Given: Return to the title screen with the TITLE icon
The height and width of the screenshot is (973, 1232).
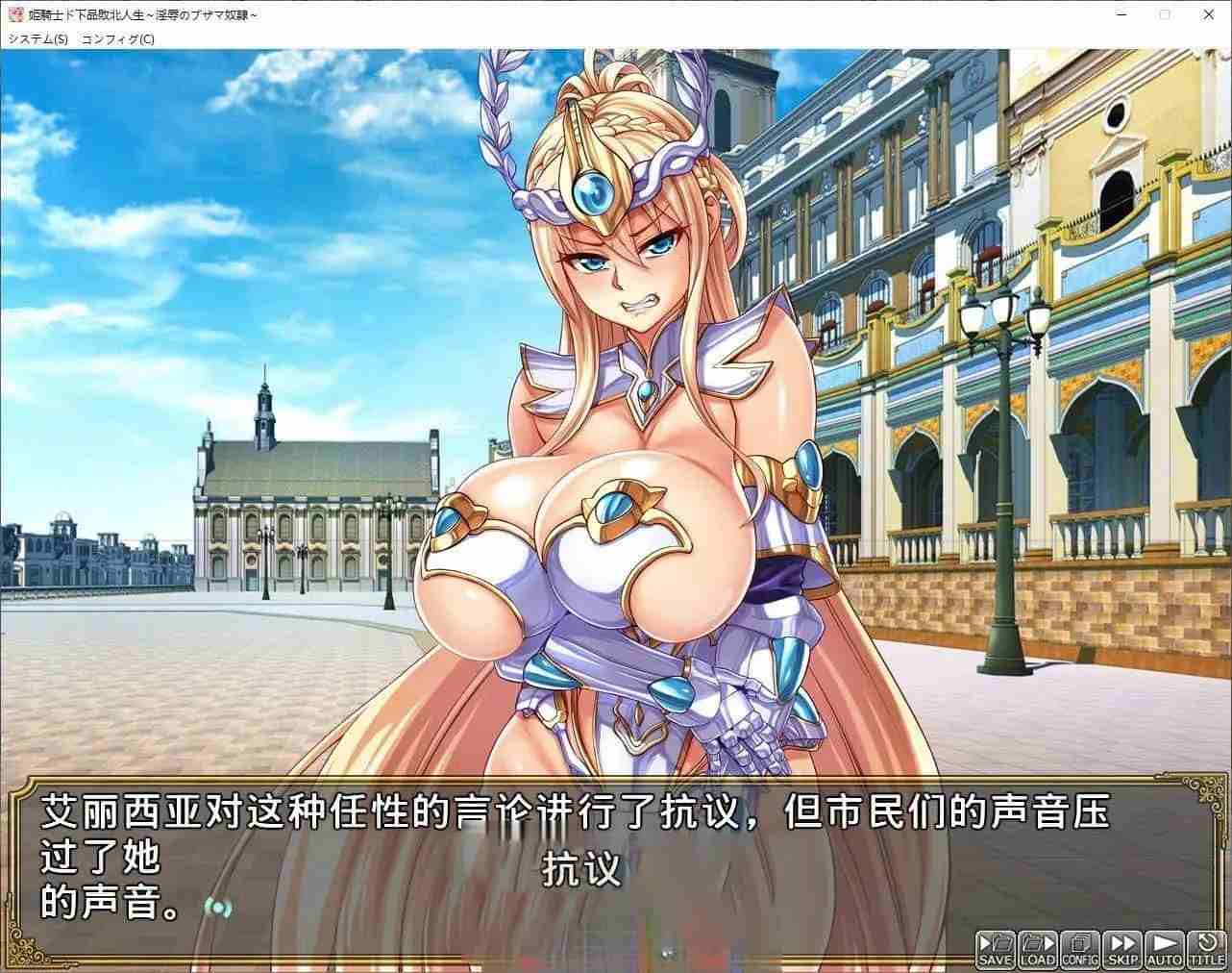Looking at the screenshot, I should point(1207,950).
